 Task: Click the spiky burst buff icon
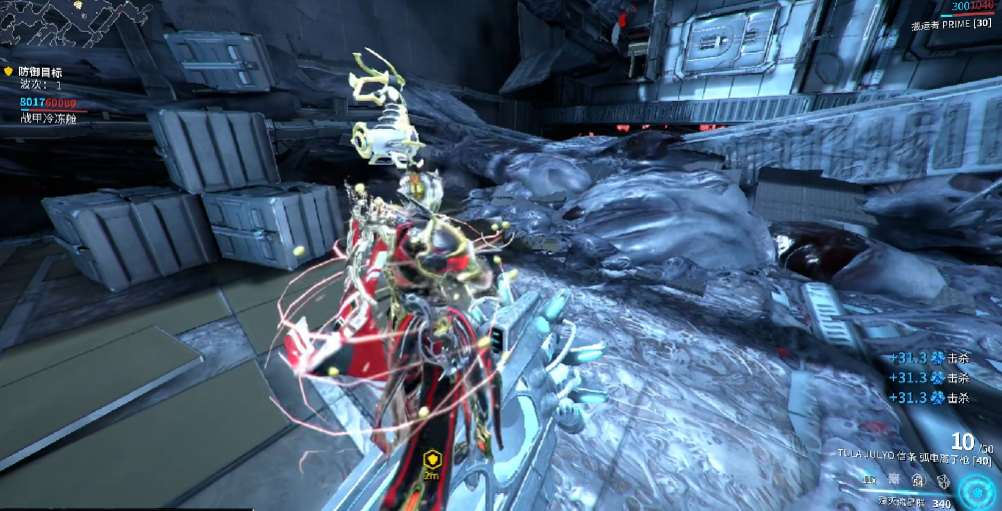[893, 481]
